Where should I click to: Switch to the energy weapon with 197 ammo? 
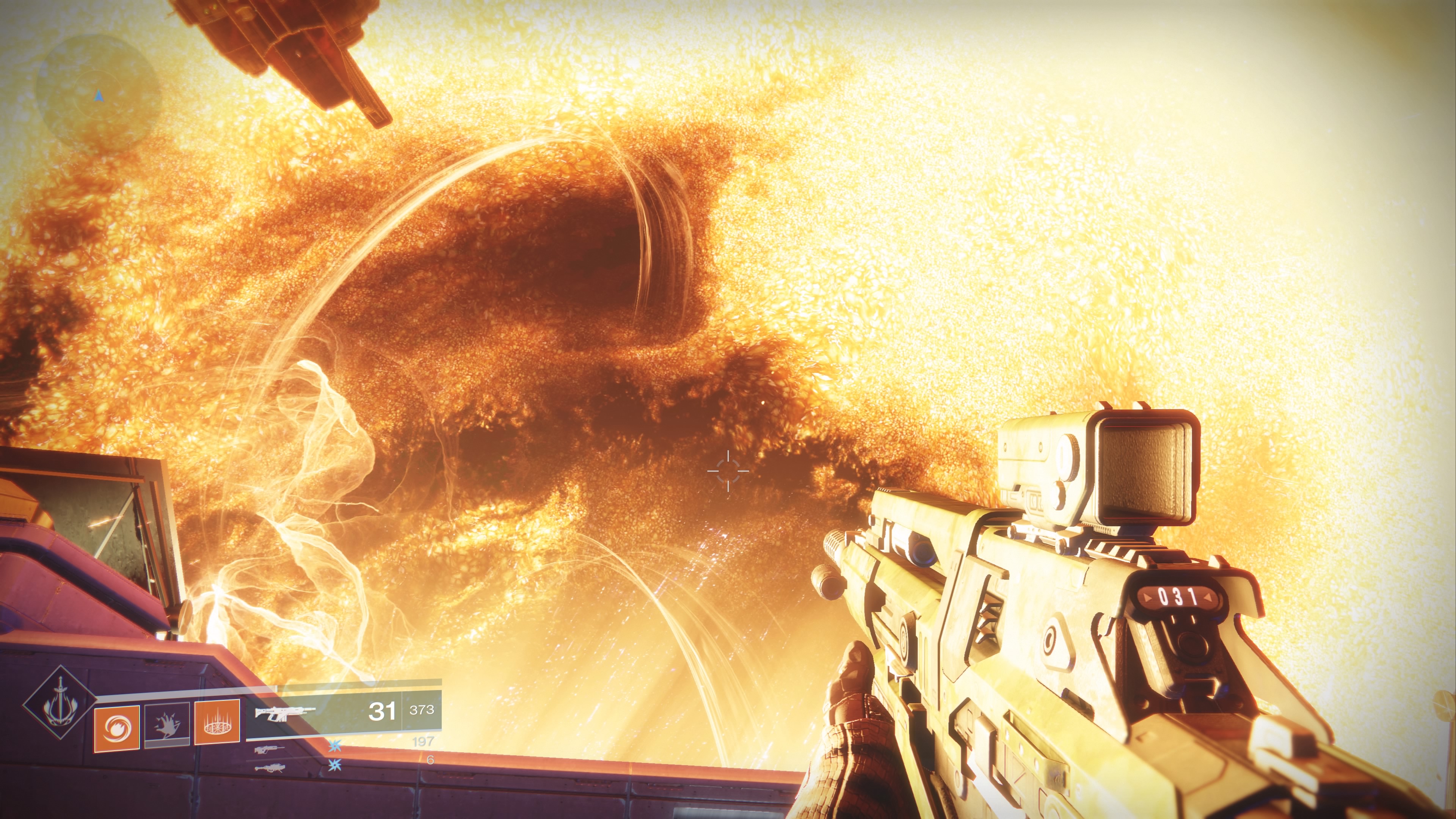pyautogui.click(x=270, y=750)
